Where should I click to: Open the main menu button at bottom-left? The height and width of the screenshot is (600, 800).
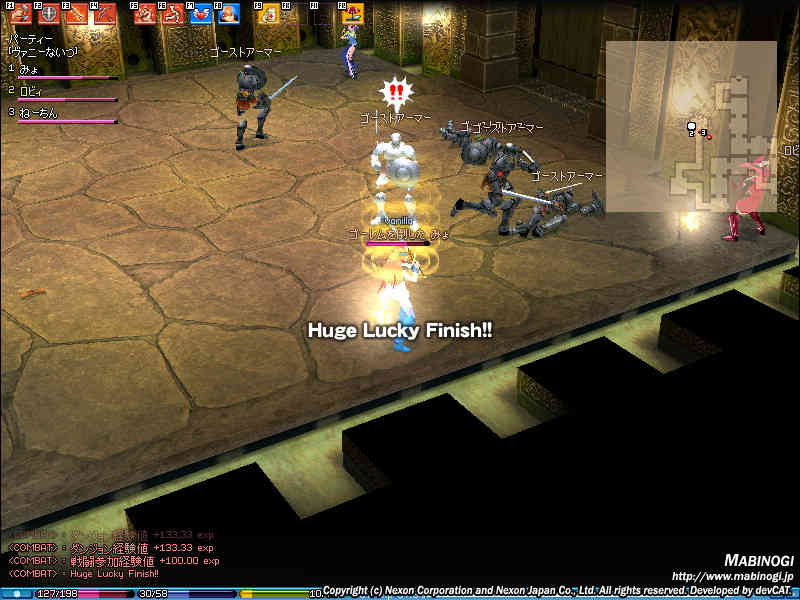tap(16, 594)
